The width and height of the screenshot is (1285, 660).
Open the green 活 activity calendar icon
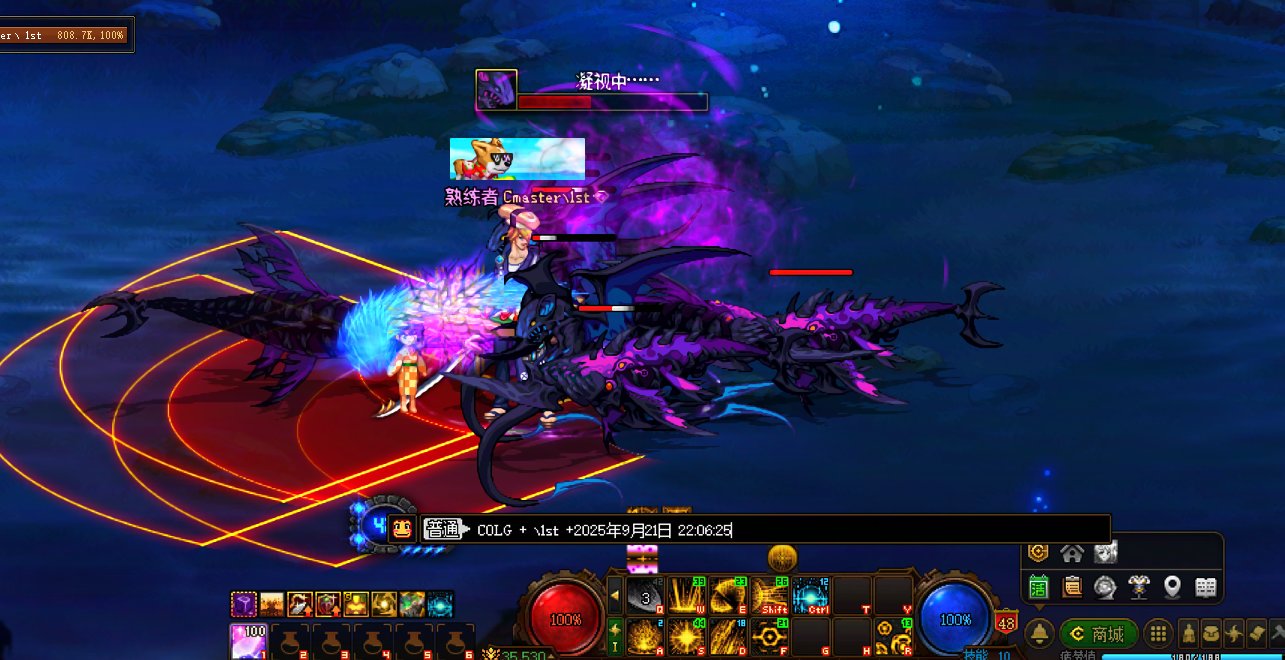[x=1038, y=587]
